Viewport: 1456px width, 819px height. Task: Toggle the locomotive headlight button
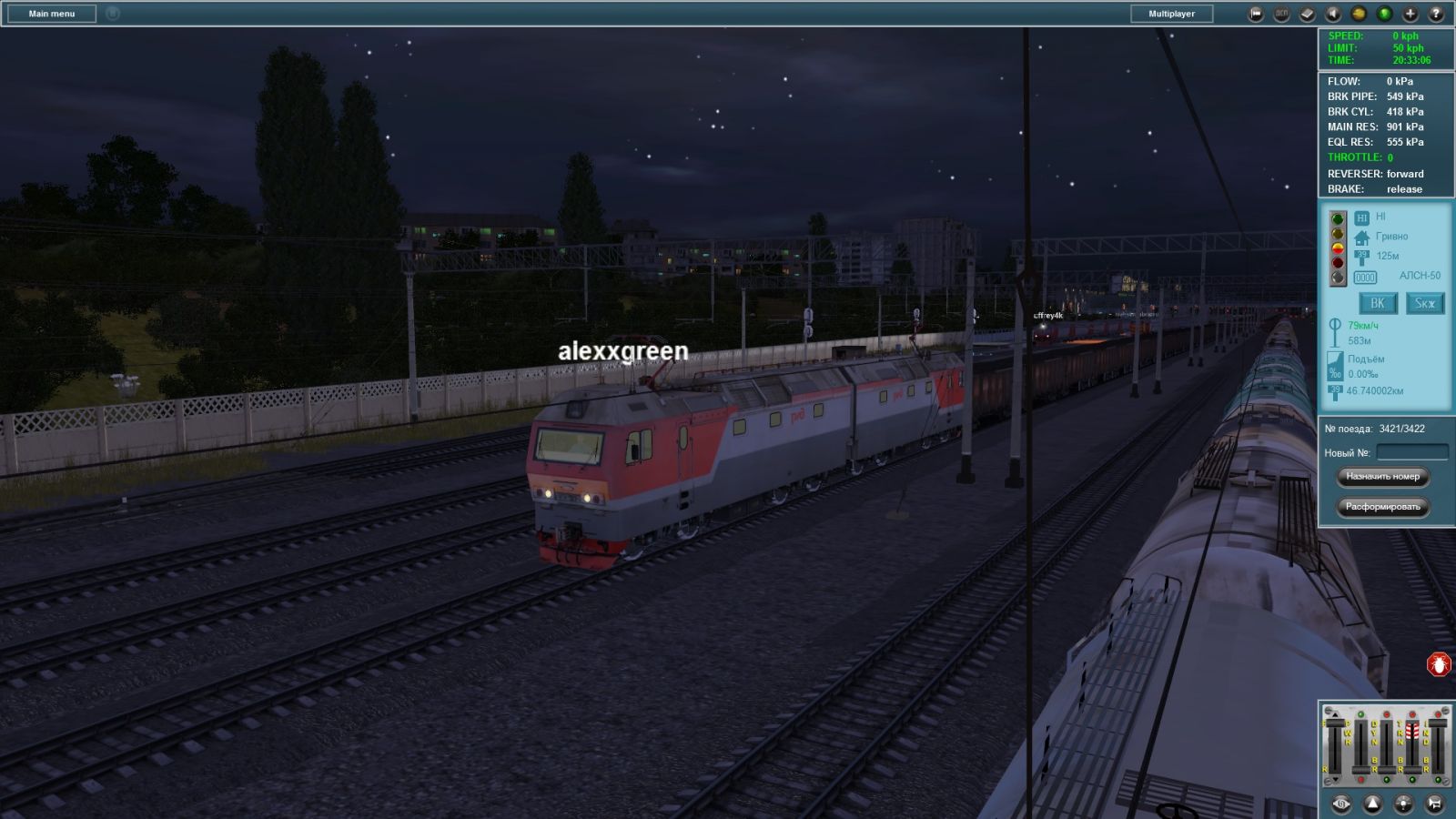pos(1404,804)
